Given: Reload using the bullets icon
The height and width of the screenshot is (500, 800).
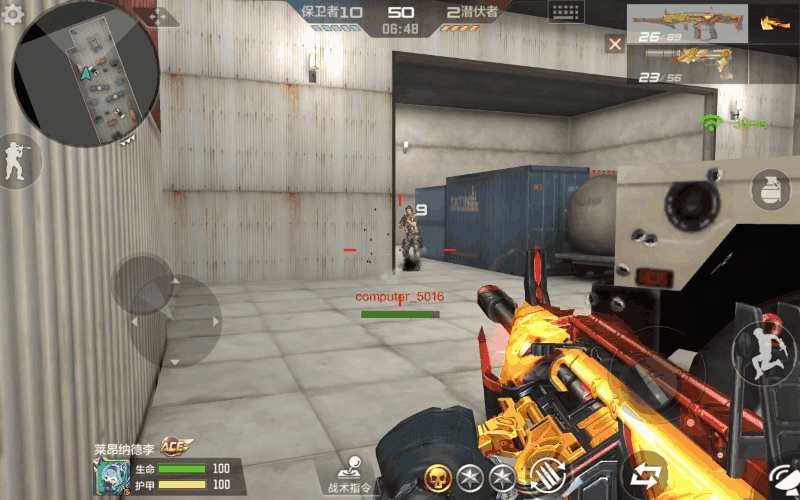Looking at the screenshot, I should coord(546,474).
